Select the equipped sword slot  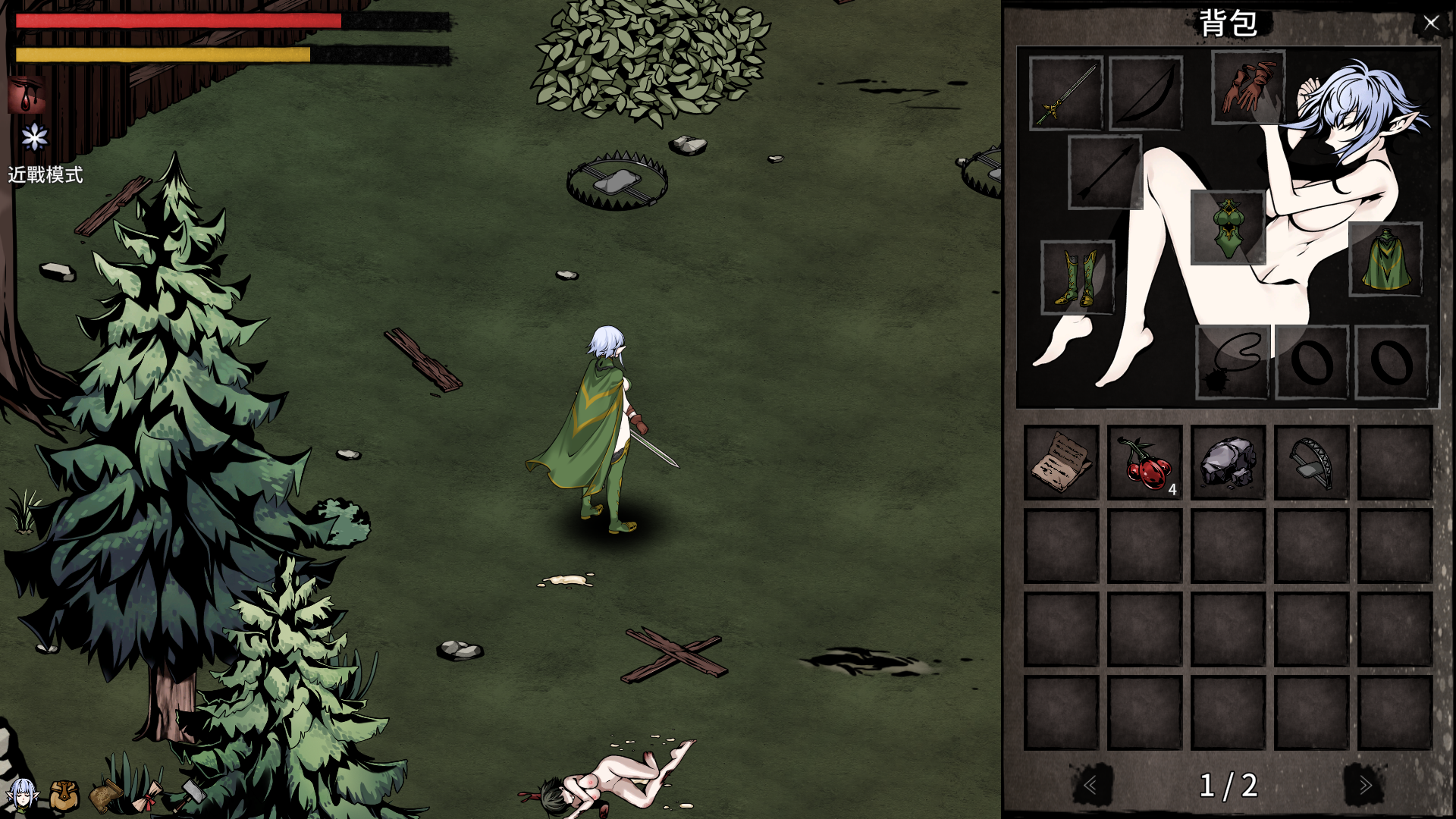[1065, 93]
